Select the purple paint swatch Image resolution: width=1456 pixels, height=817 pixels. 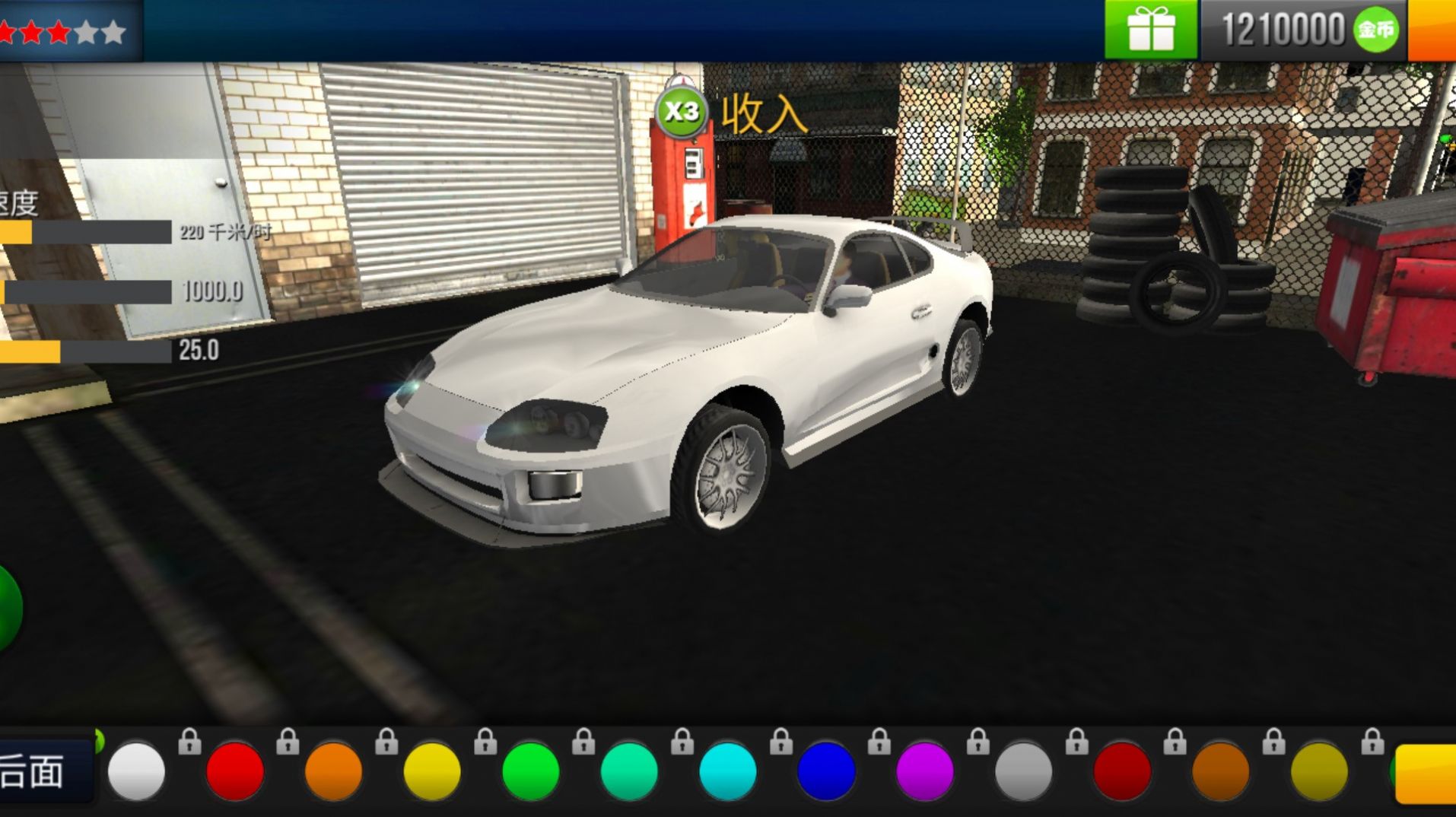click(x=924, y=771)
